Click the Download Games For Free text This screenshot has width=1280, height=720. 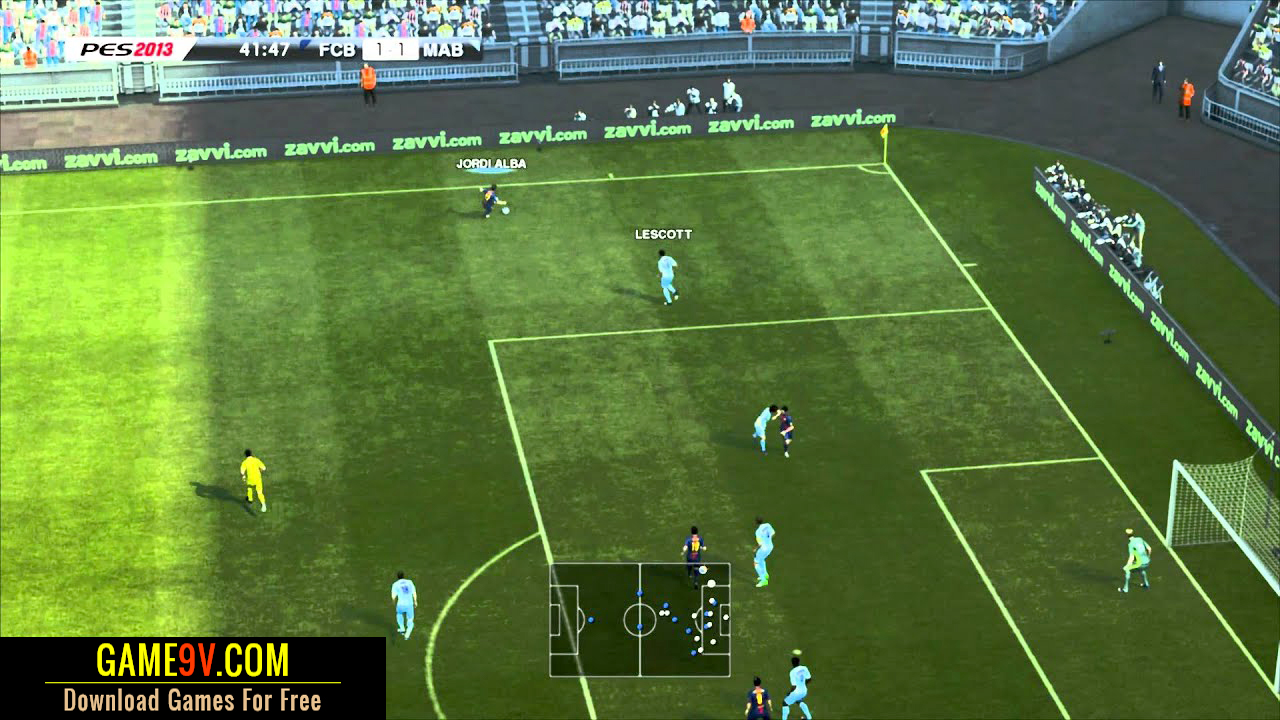(190, 701)
